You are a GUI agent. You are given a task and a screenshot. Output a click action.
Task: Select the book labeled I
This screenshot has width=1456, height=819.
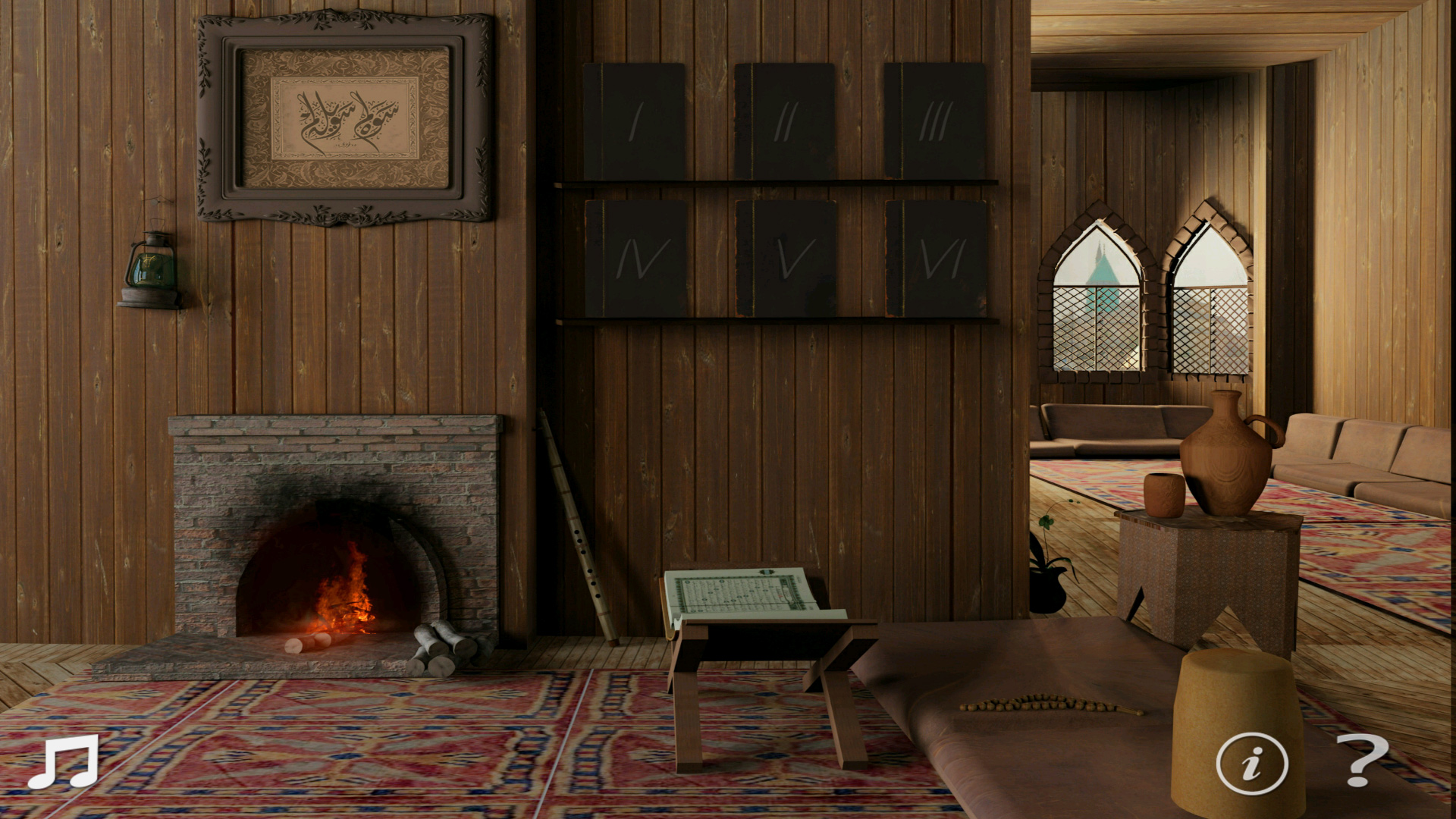point(635,121)
